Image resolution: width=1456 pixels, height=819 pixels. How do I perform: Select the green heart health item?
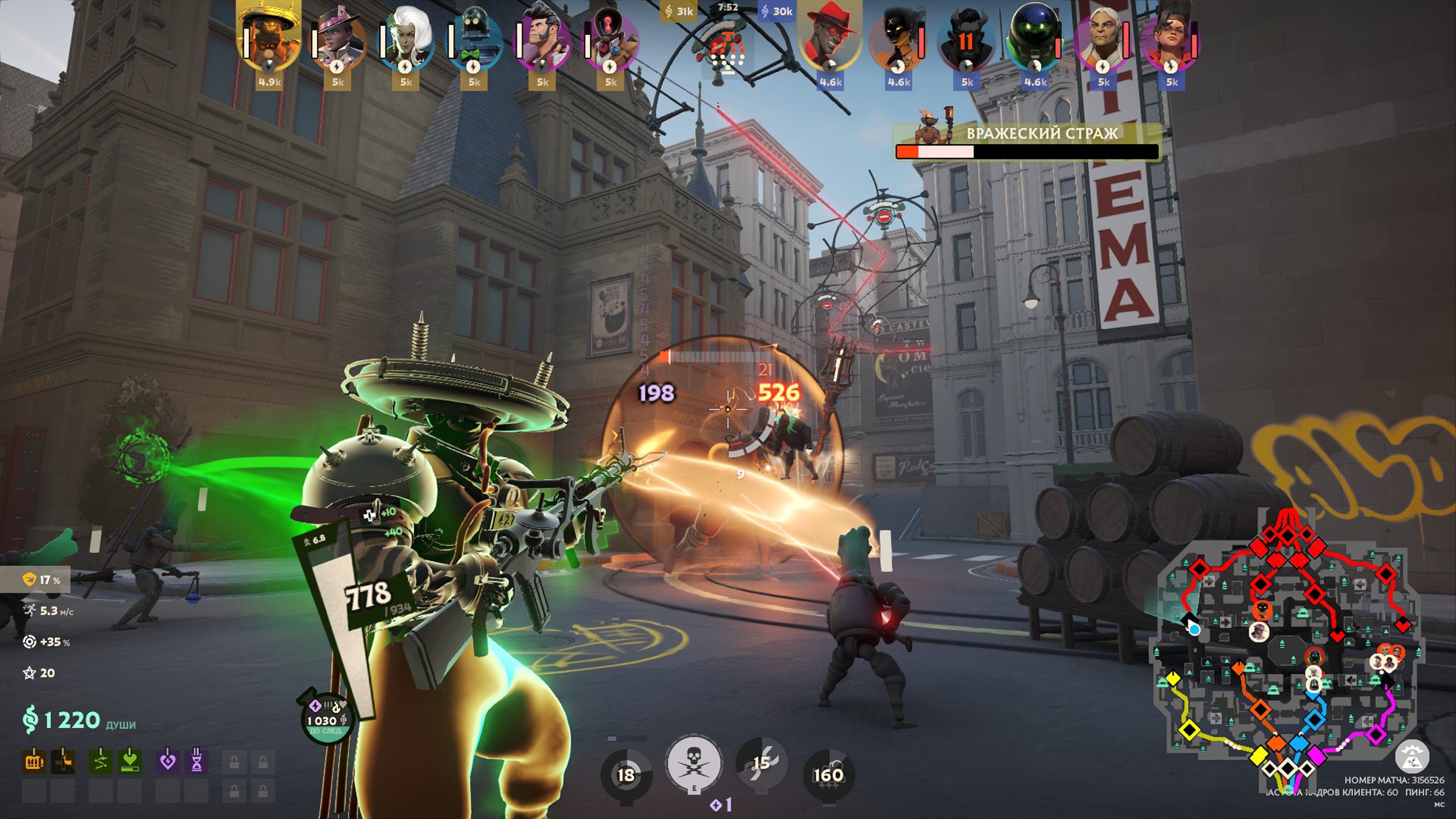click(130, 762)
